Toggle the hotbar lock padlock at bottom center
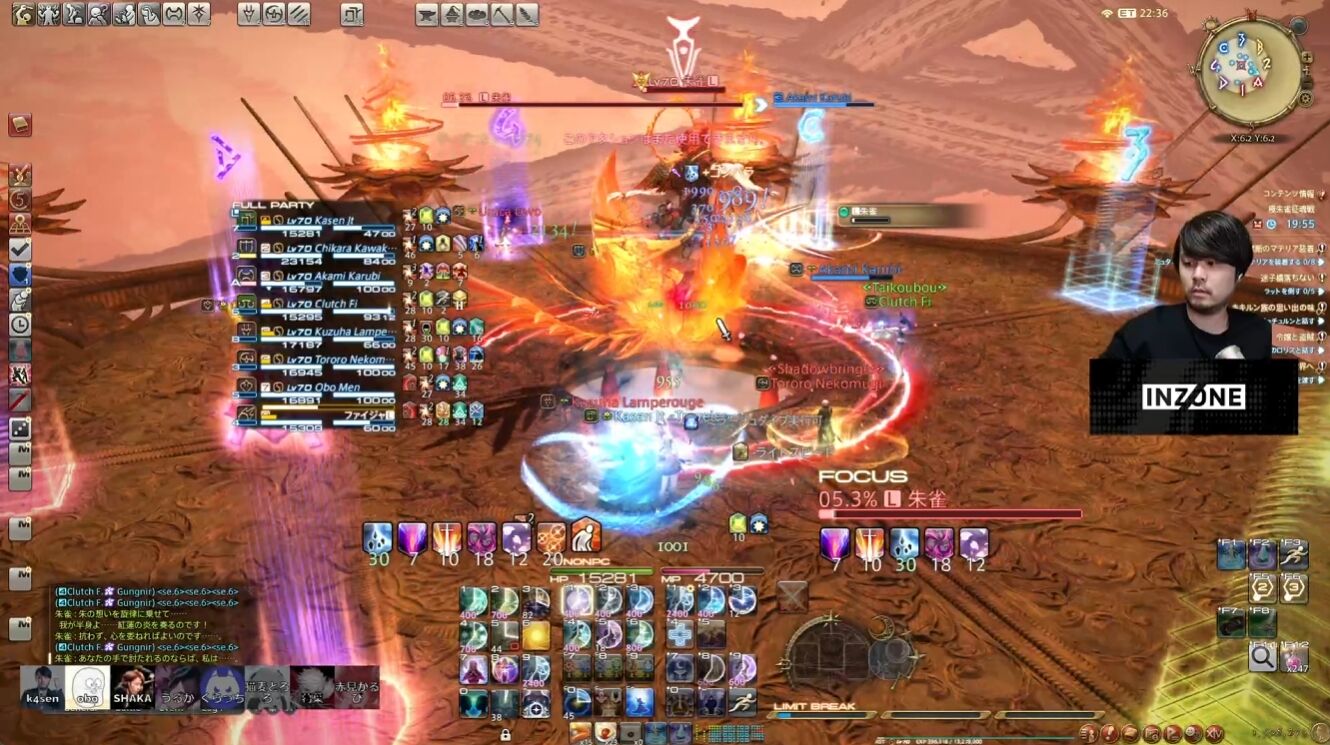The image size is (1330, 745). pyautogui.click(x=507, y=733)
